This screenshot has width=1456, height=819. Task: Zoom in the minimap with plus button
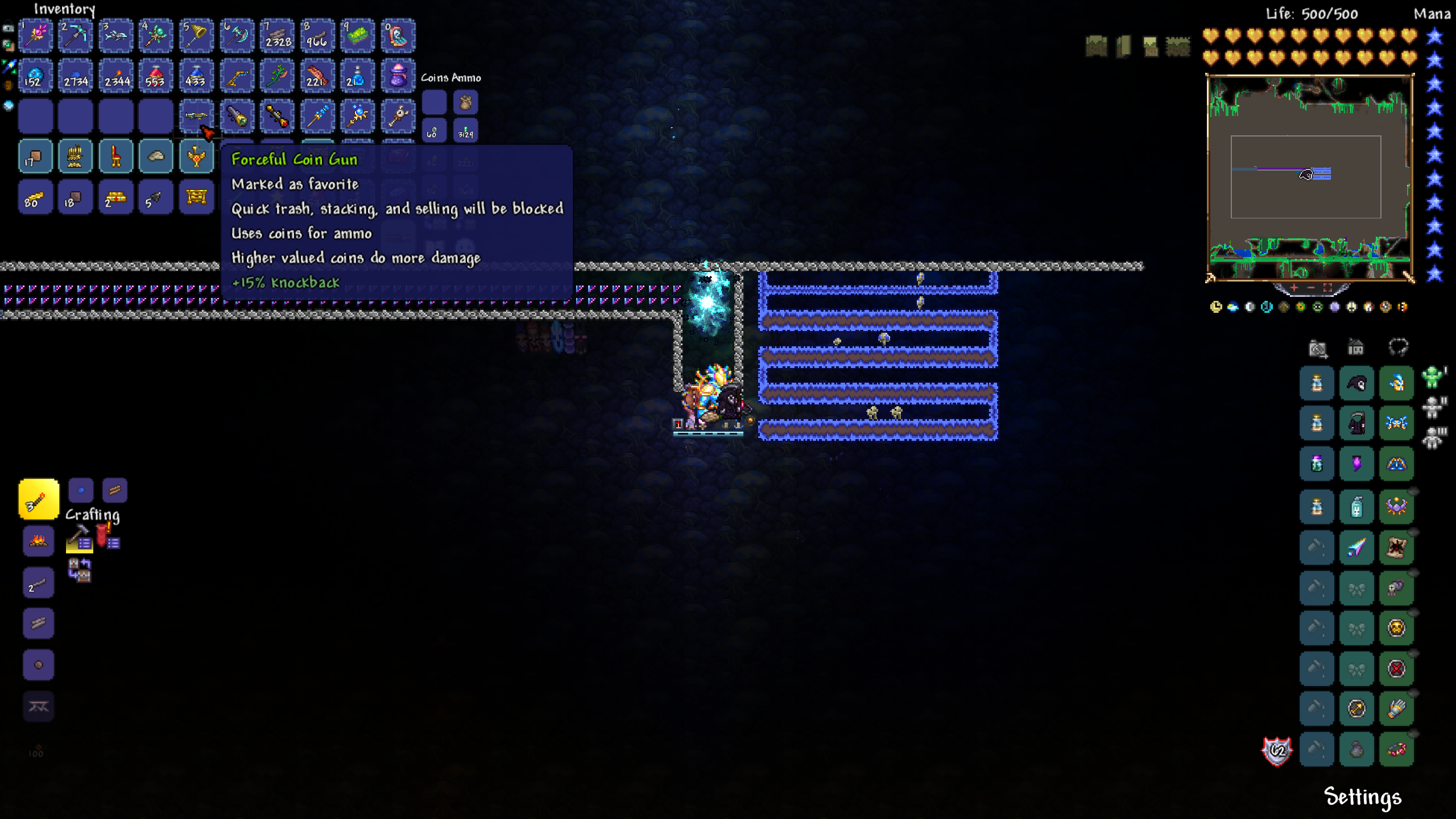[1294, 288]
